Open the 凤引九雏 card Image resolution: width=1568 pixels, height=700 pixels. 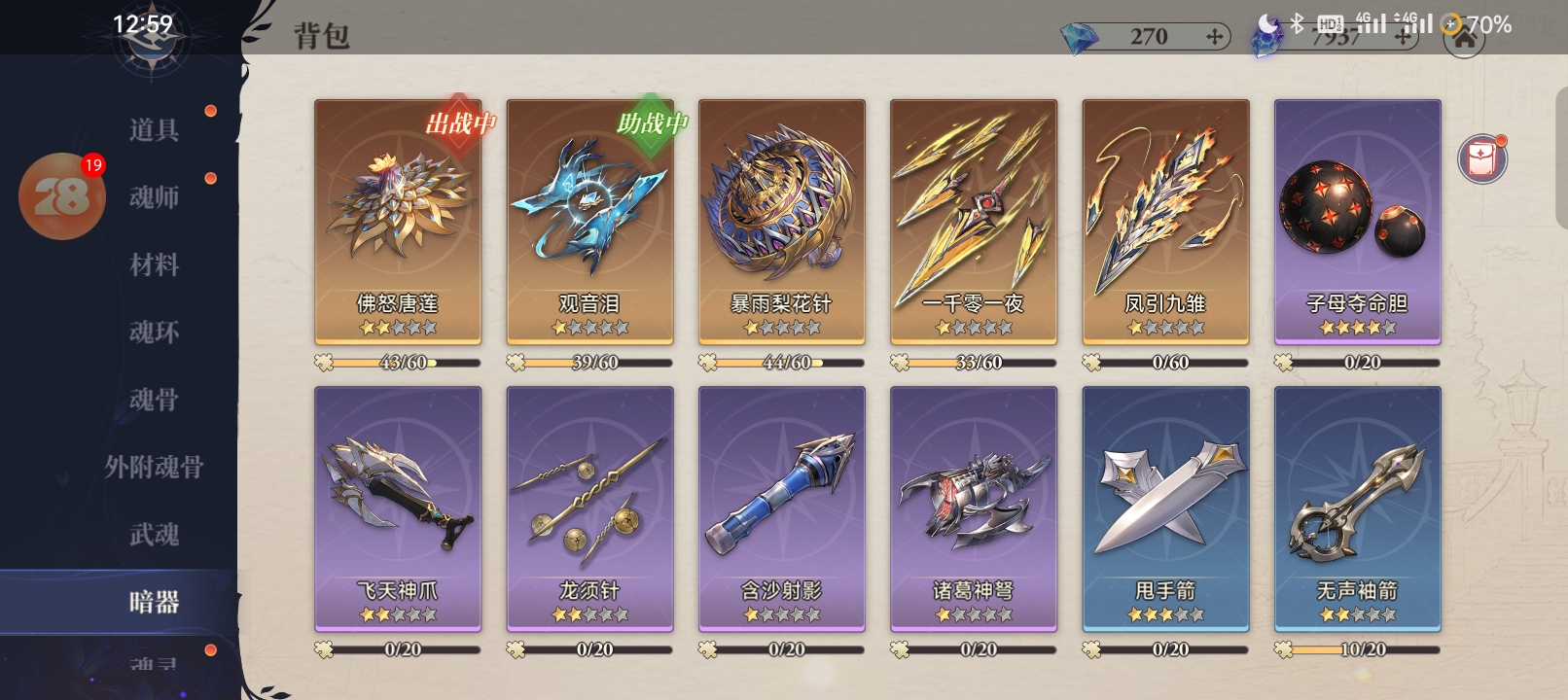[1165, 222]
